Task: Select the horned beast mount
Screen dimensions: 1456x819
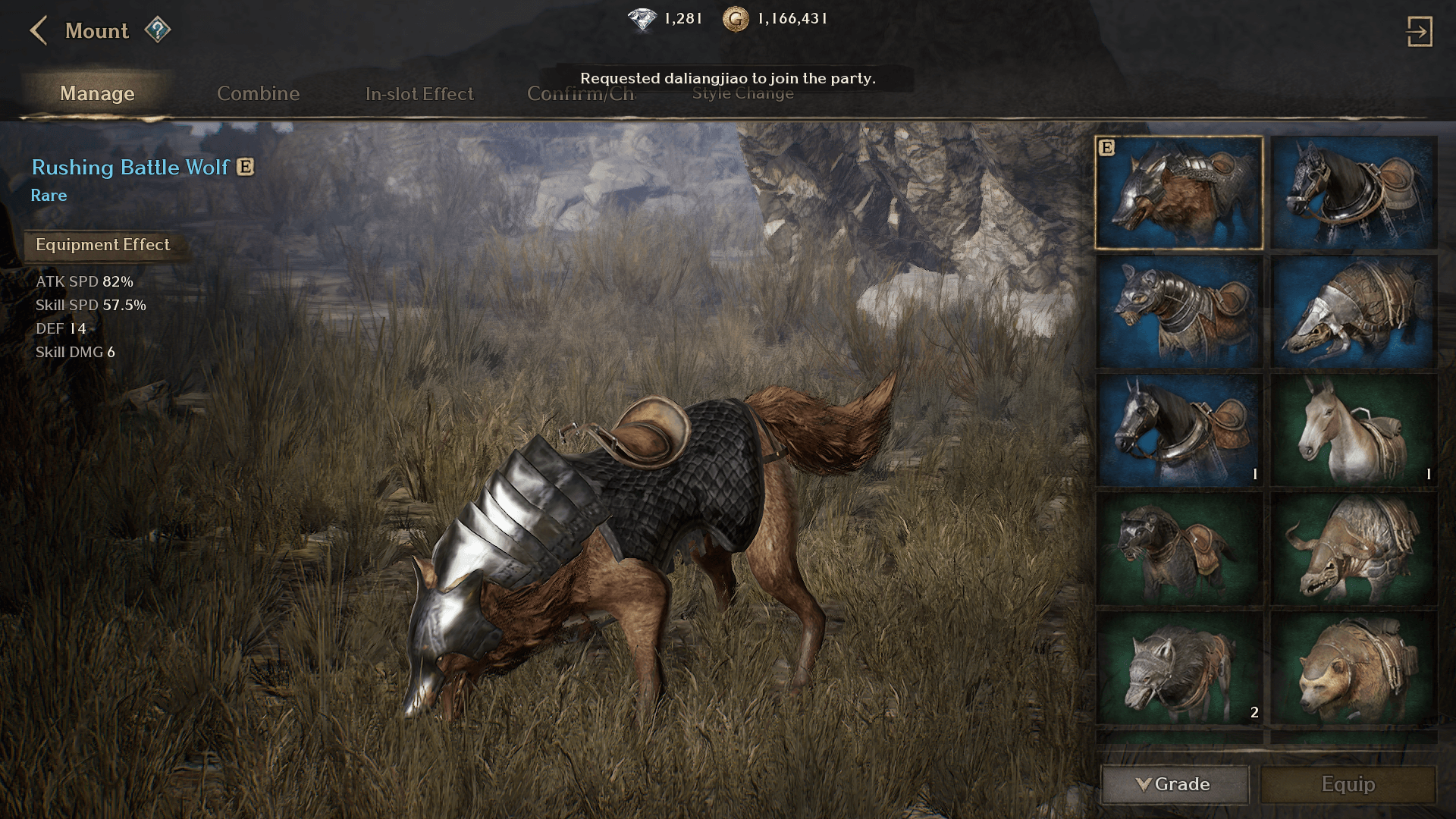Action: [1354, 549]
